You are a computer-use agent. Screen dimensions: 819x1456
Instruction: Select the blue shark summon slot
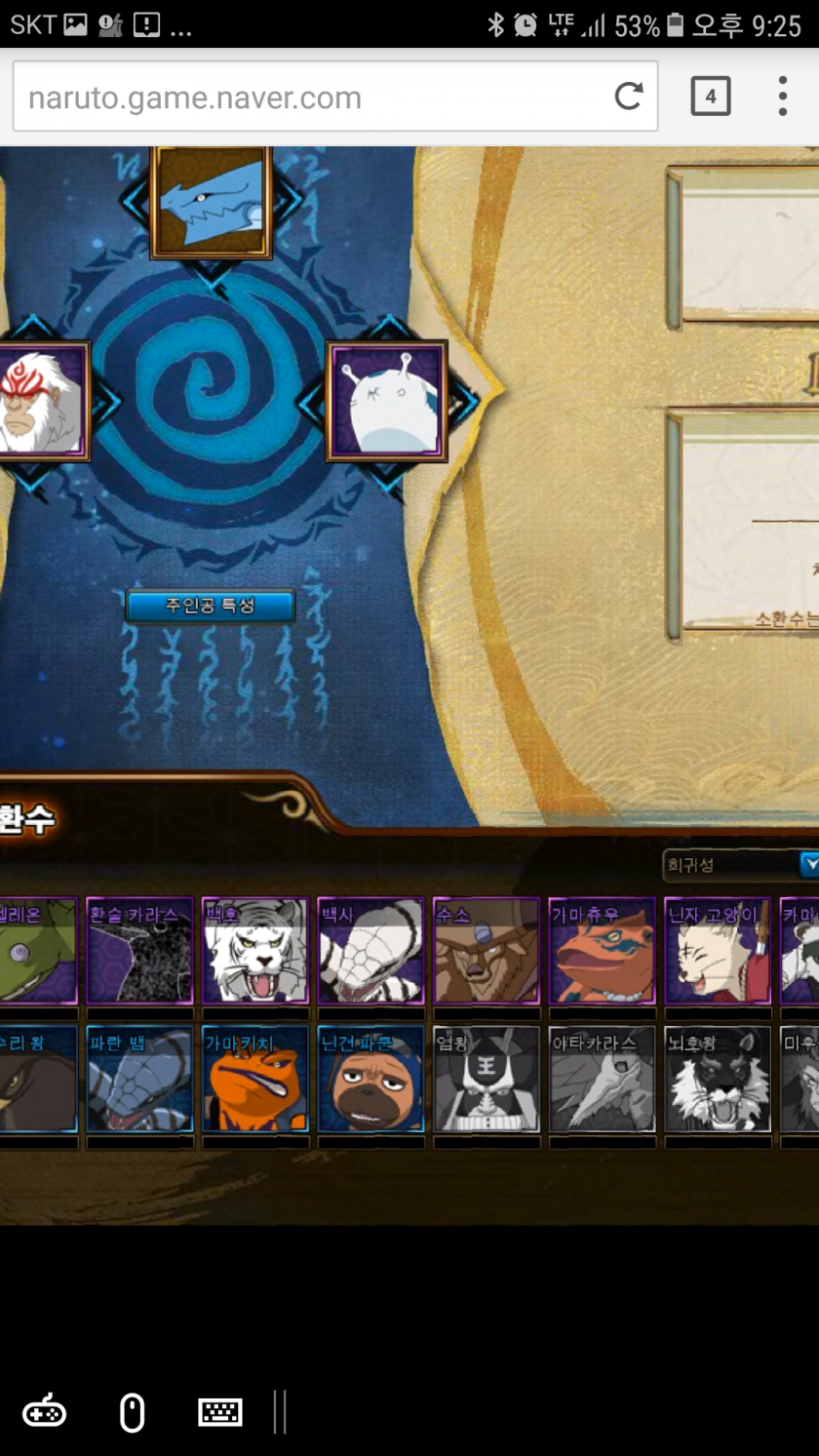[x=211, y=202]
